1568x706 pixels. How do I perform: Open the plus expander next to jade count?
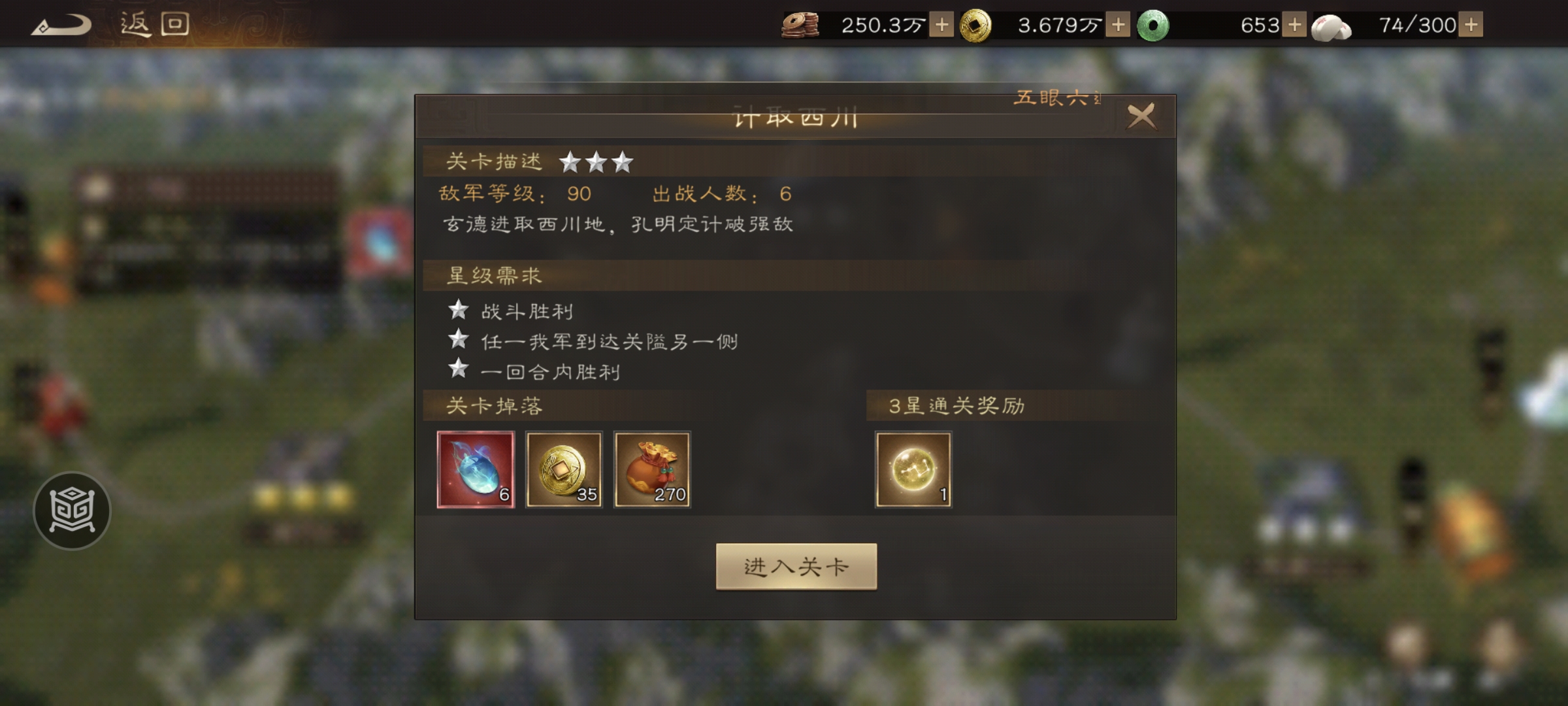(x=1295, y=25)
